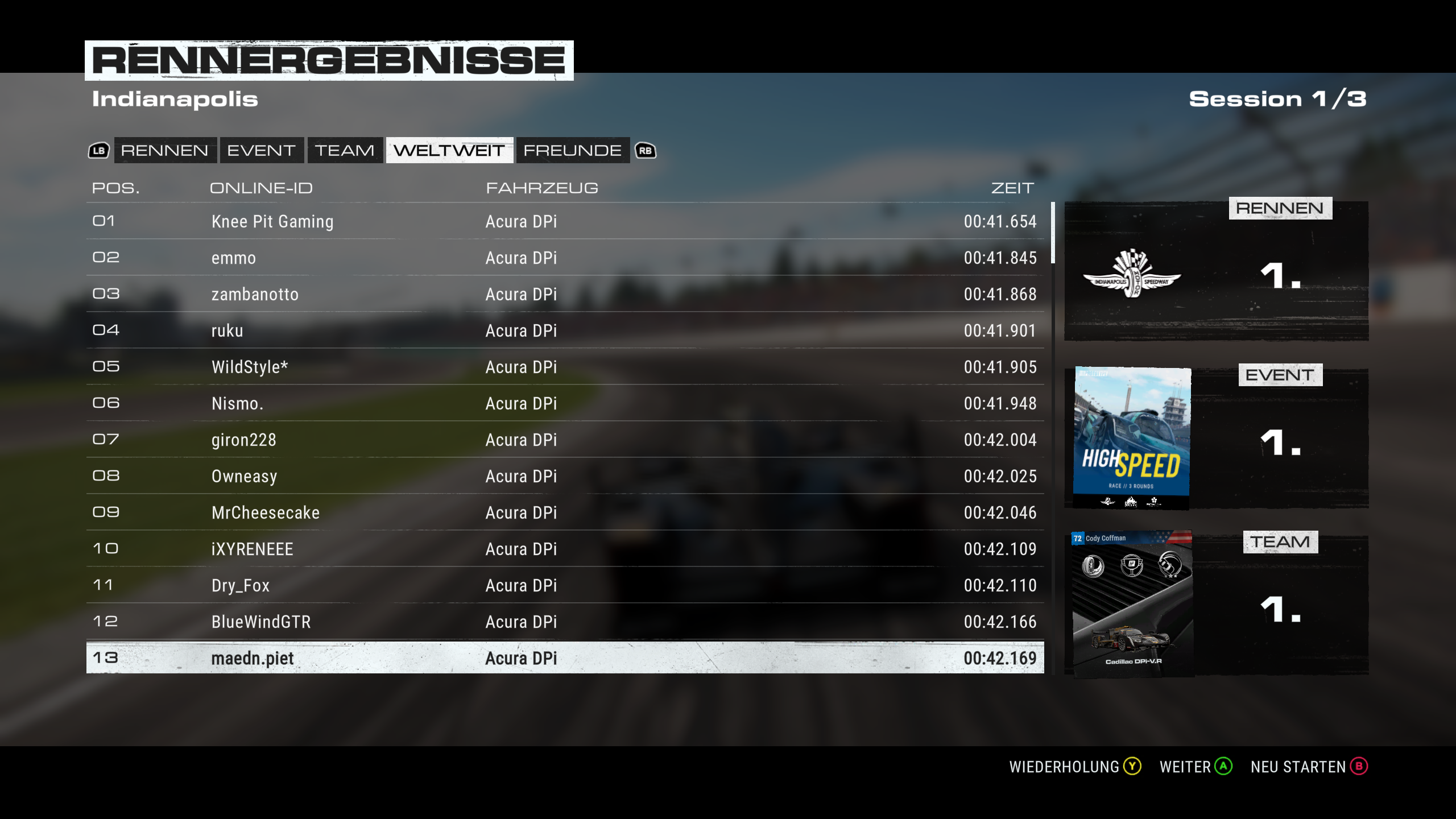Switch to the EVENT tab
1456x819 pixels.
[260, 151]
